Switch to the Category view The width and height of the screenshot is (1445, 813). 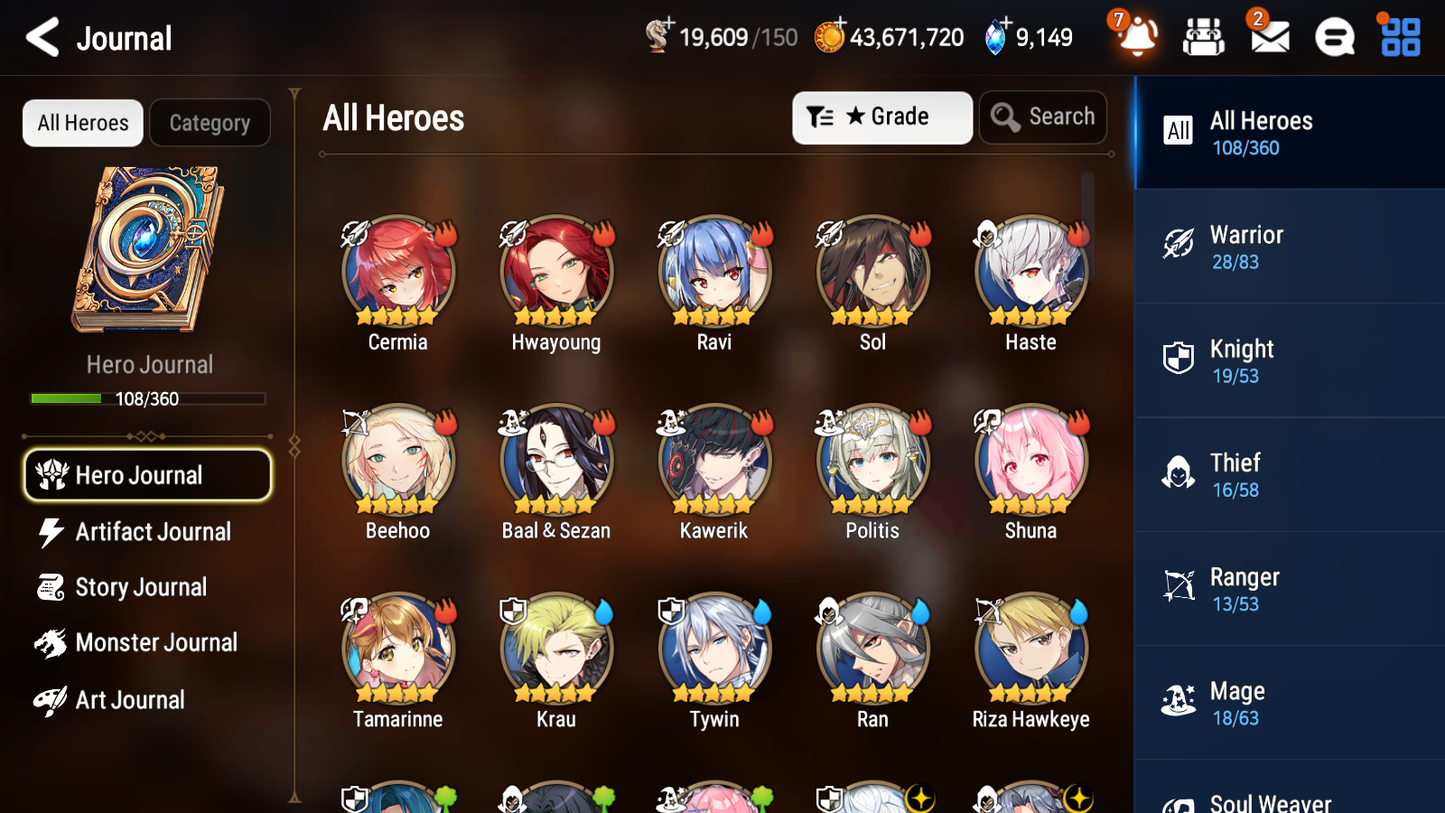click(210, 122)
